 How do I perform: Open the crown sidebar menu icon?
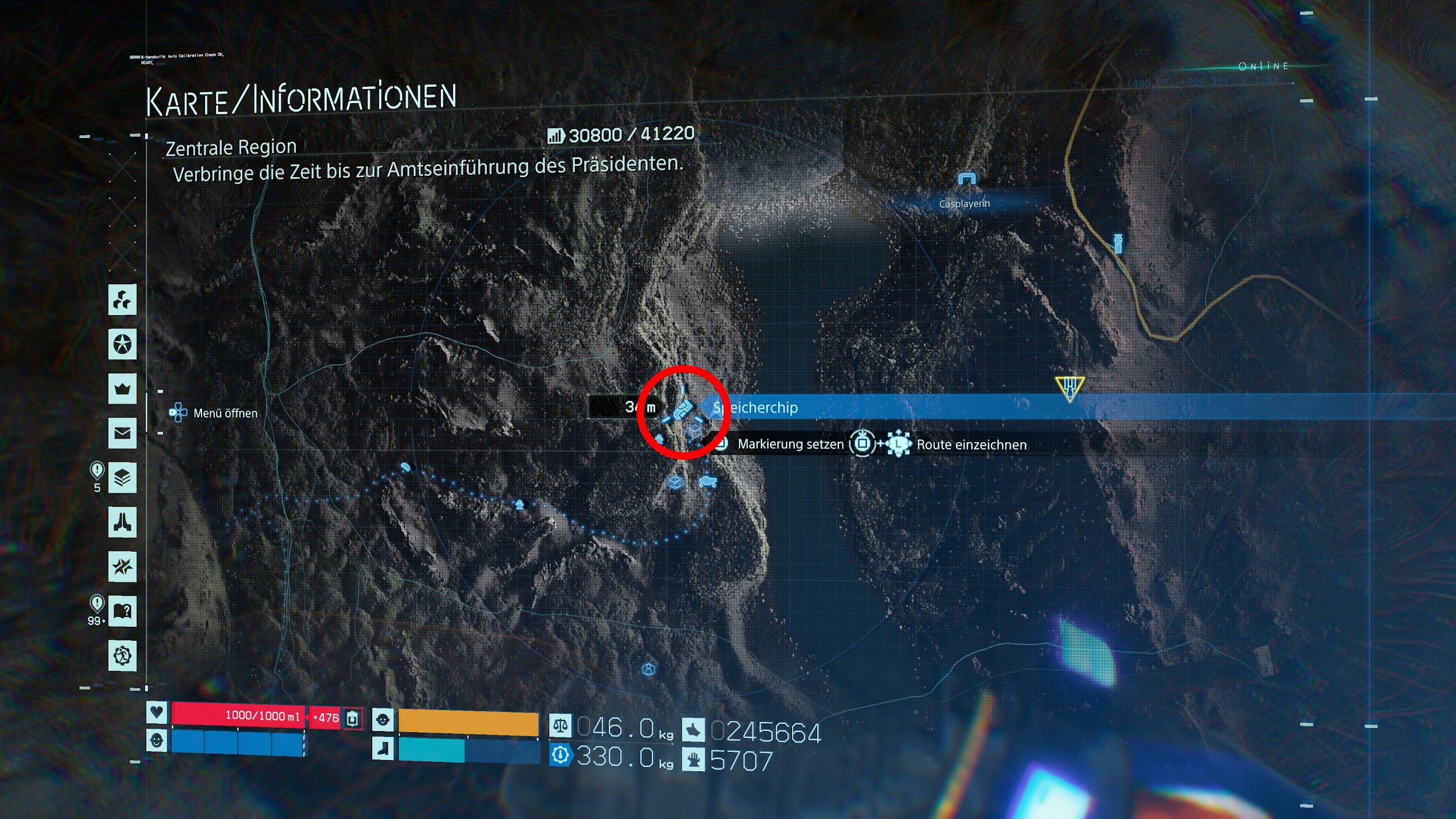tap(122, 389)
